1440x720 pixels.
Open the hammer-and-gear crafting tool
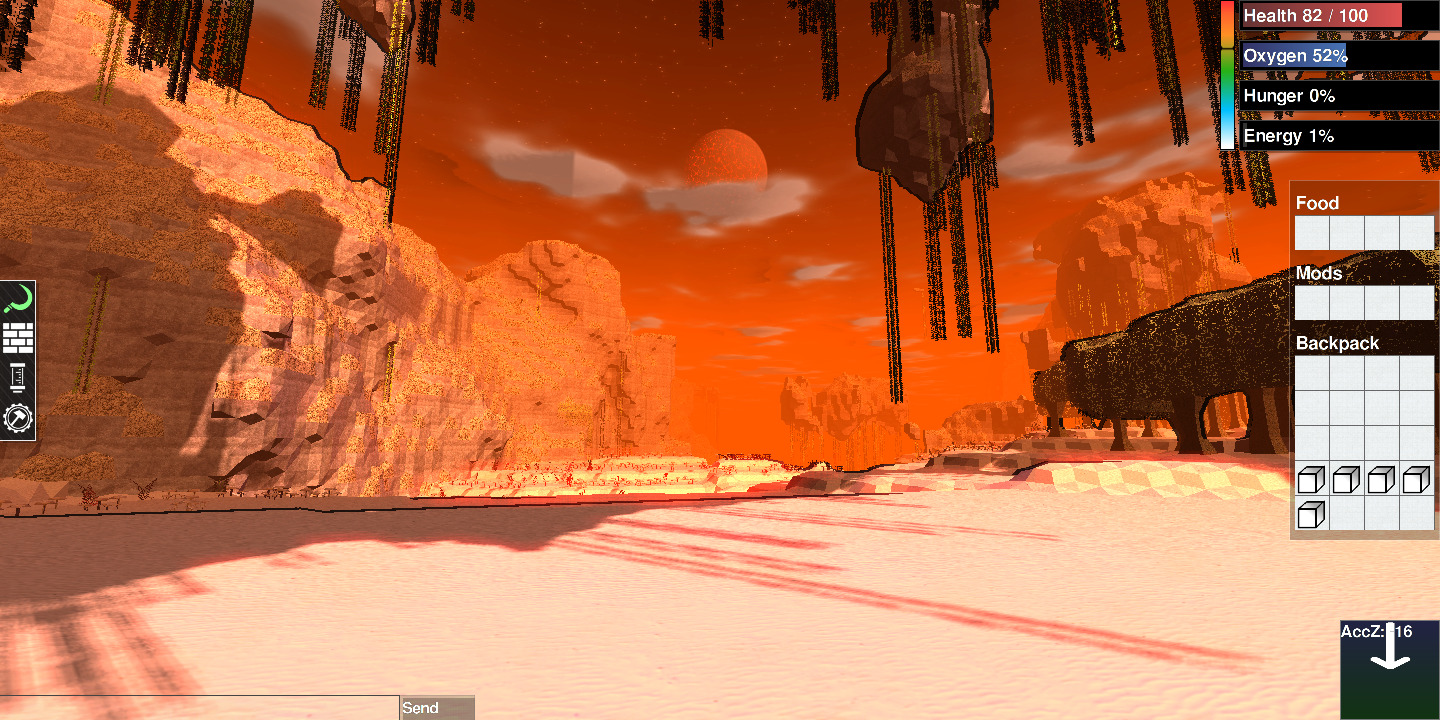18,418
